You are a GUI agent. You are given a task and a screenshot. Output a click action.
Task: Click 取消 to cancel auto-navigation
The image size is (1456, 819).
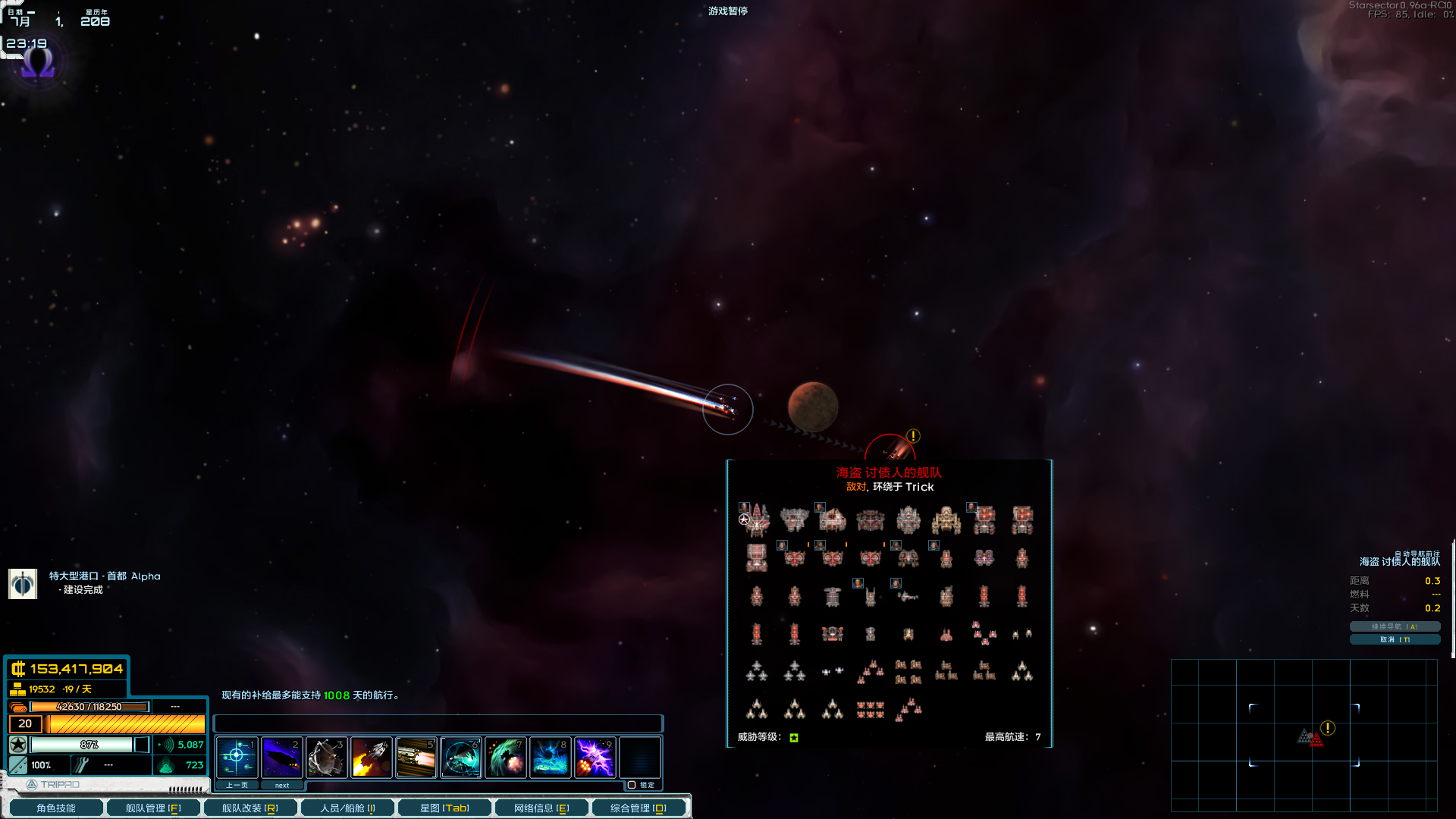click(1395, 639)
